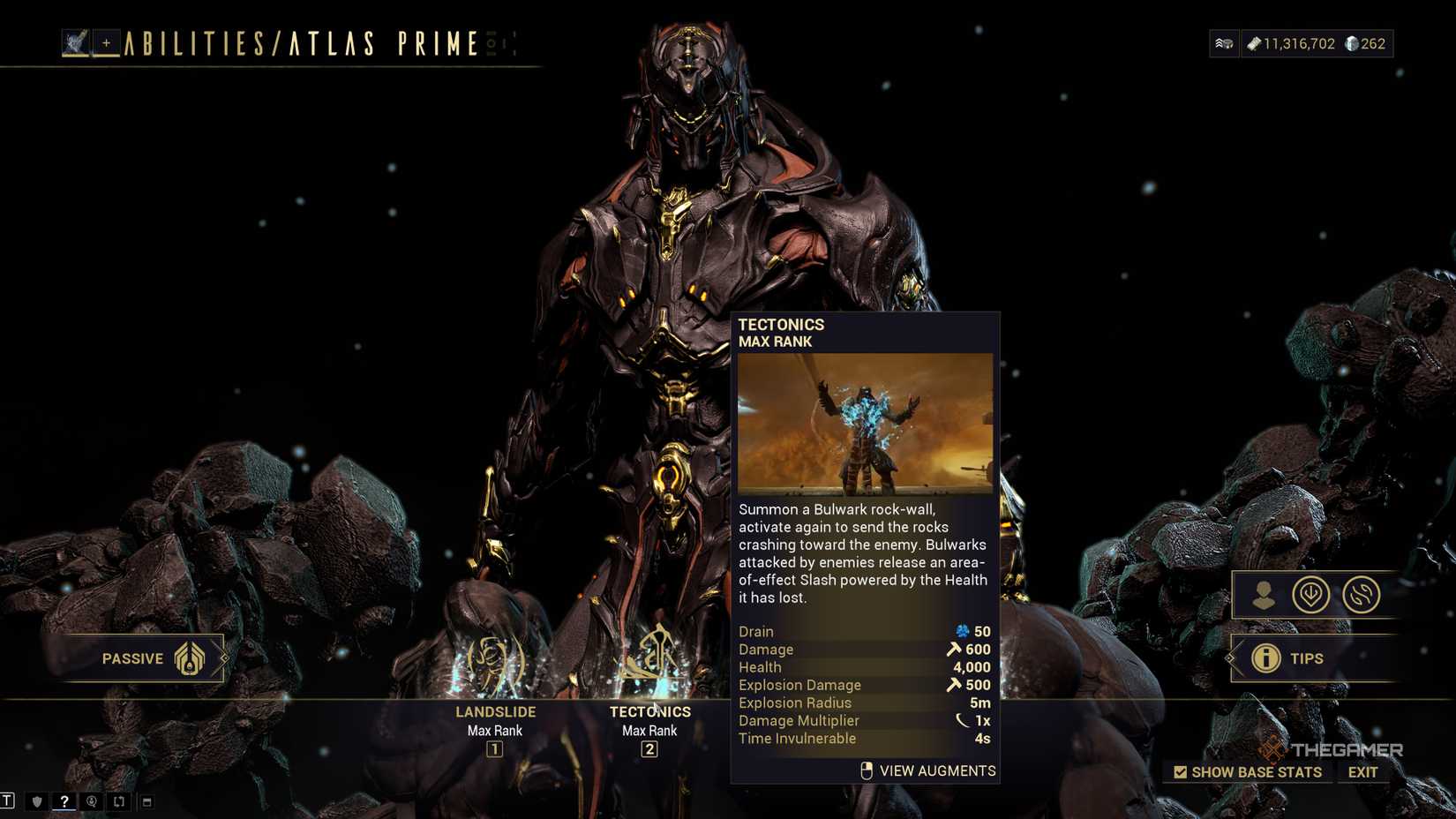Open the operator profile icon in right panel

[x=1262, y=596]
